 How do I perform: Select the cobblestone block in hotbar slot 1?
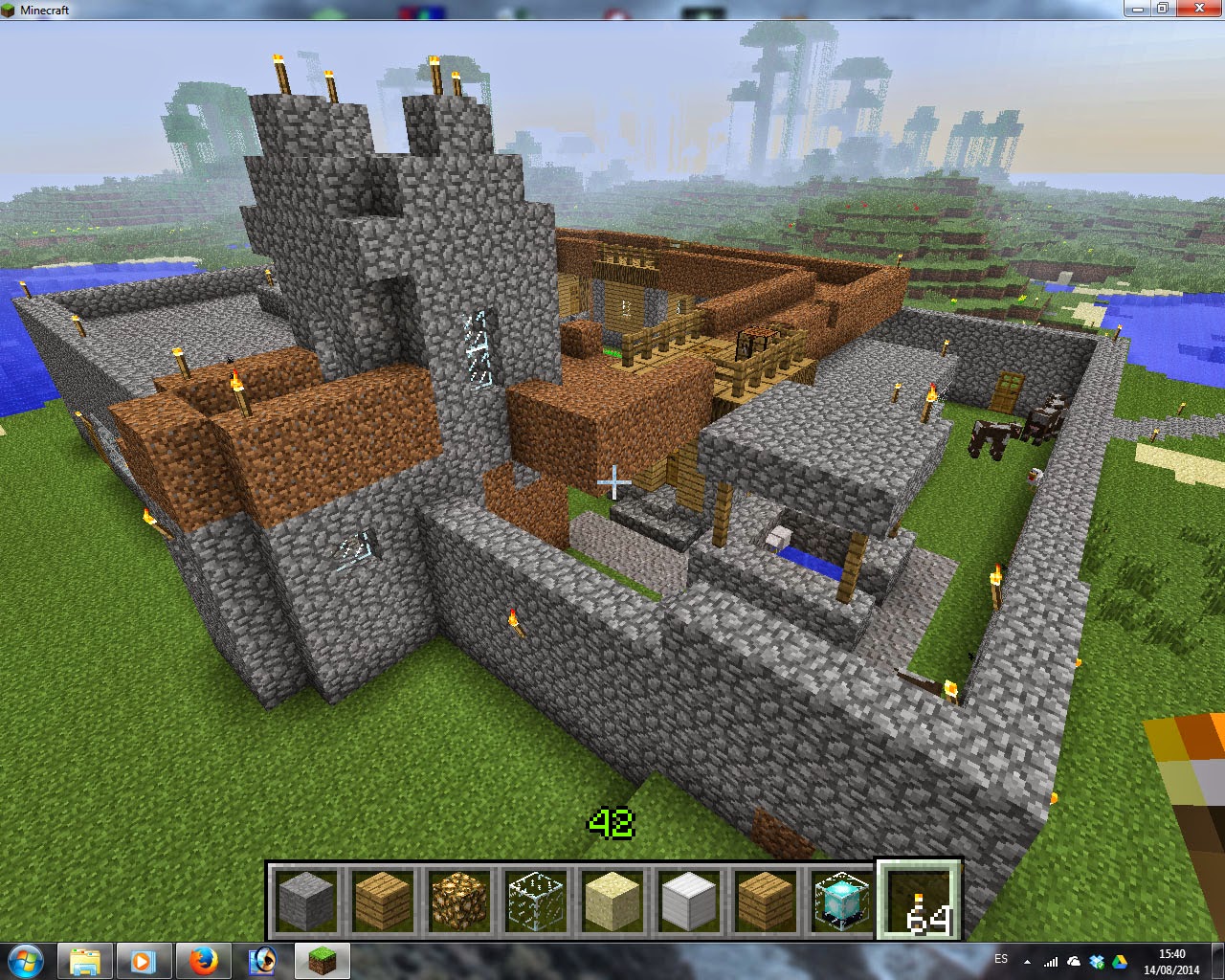[307, 900]
